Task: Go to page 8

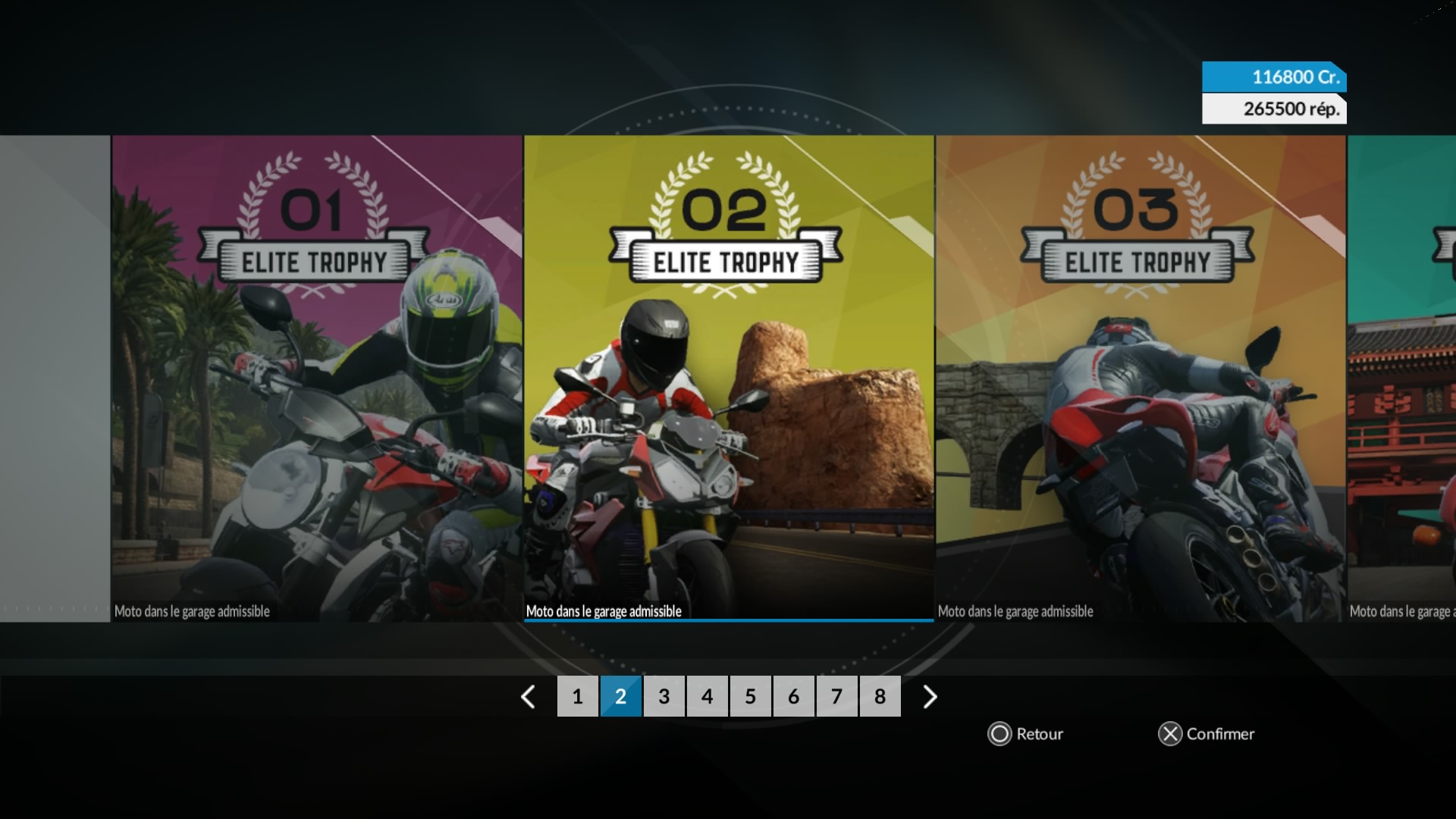Action: pos(880,696)
